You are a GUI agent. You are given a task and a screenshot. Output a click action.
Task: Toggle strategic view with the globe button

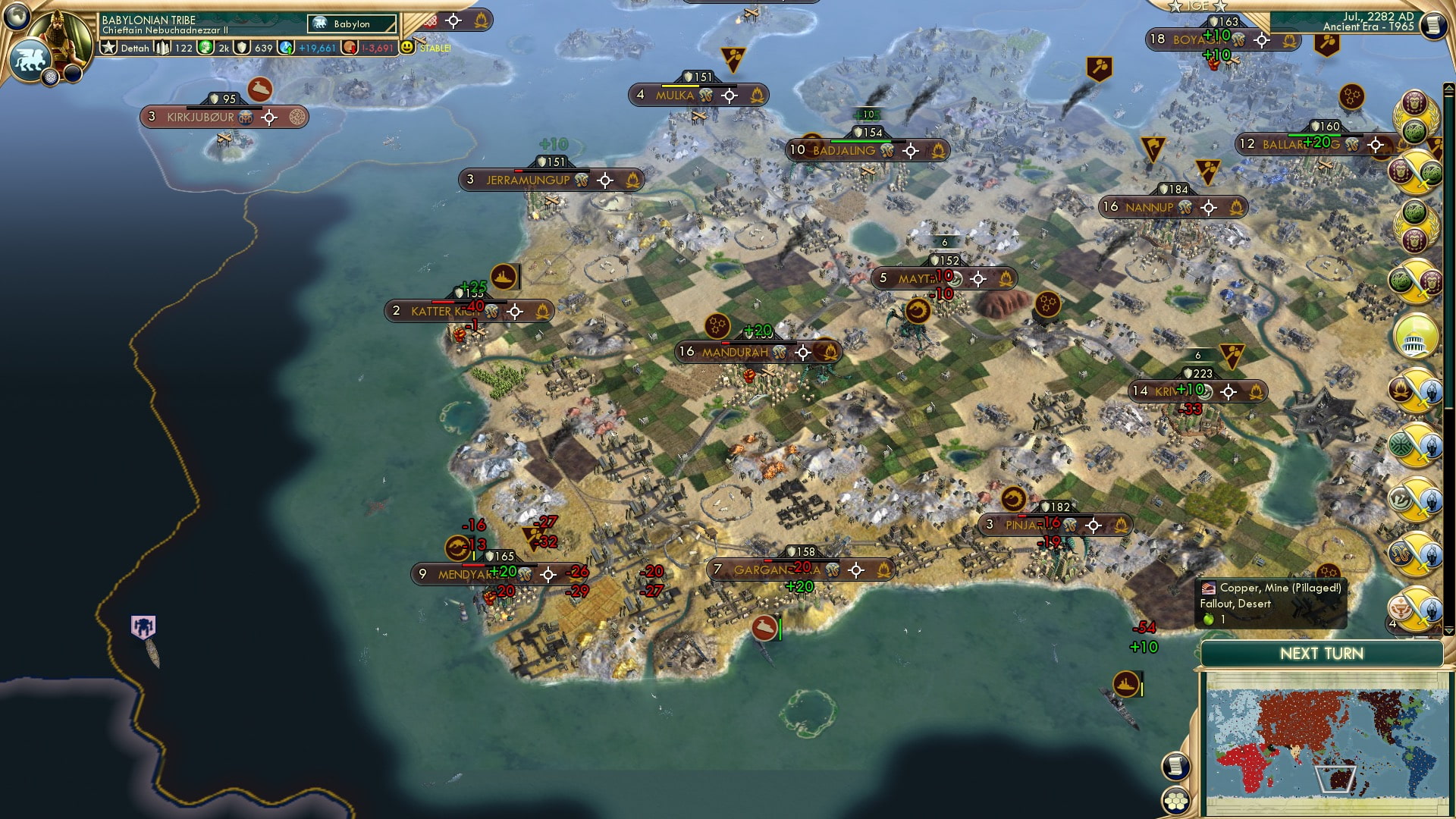pos(17,17)
